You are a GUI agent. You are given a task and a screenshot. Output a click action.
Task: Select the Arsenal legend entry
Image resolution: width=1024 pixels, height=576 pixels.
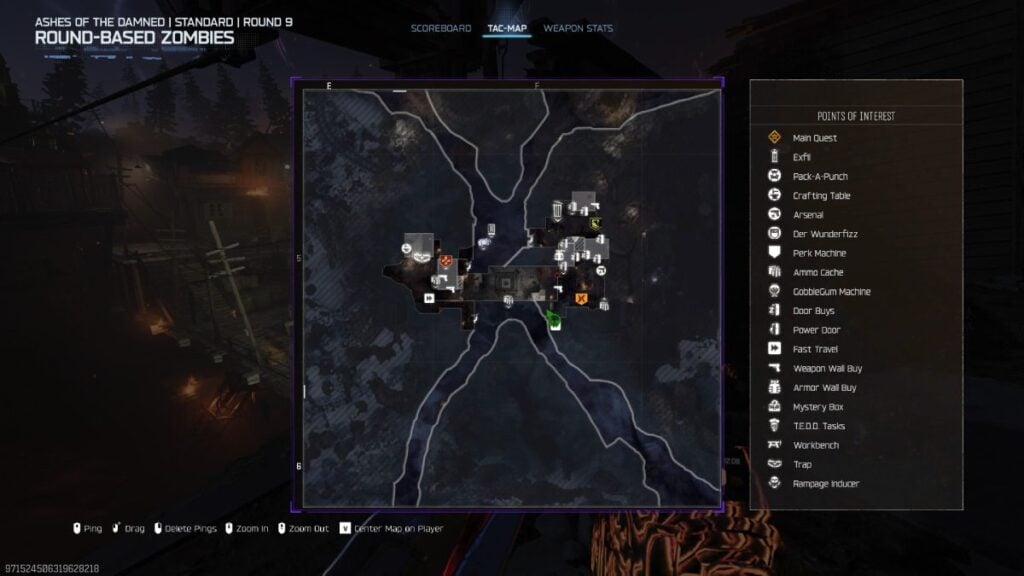coord(808,215)
